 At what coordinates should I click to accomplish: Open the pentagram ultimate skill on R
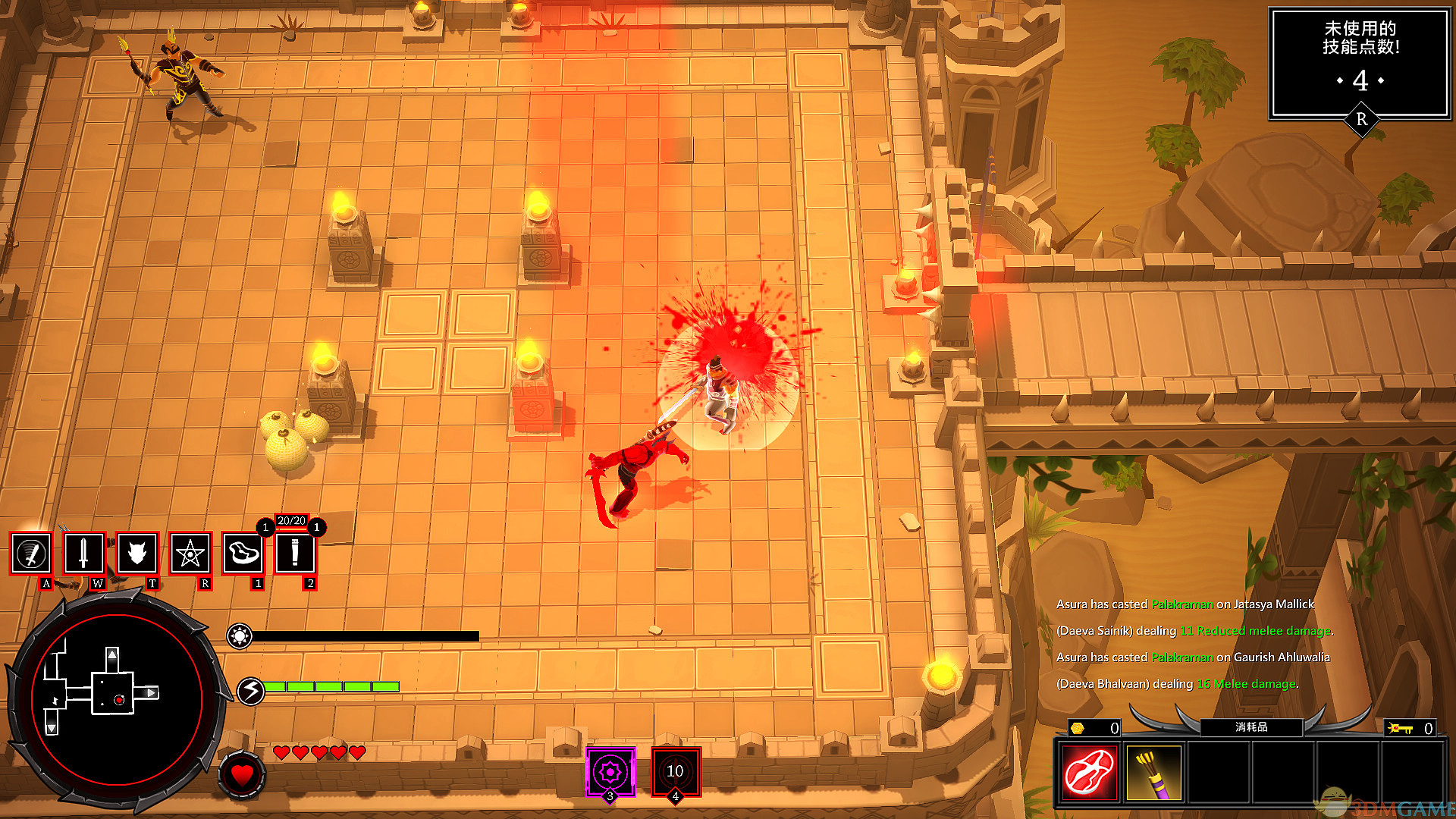(190, 554)
